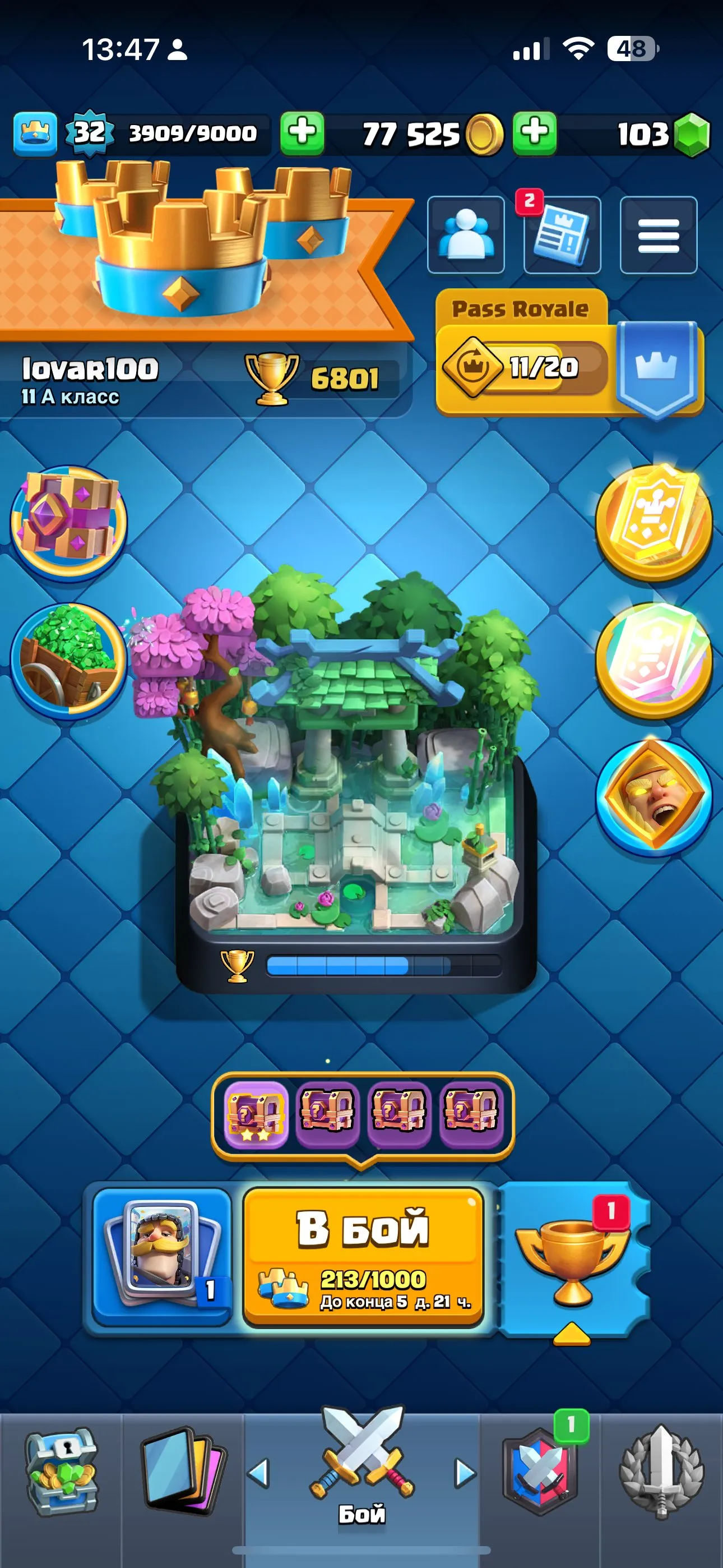Open the friends social icon

(466, 235)
